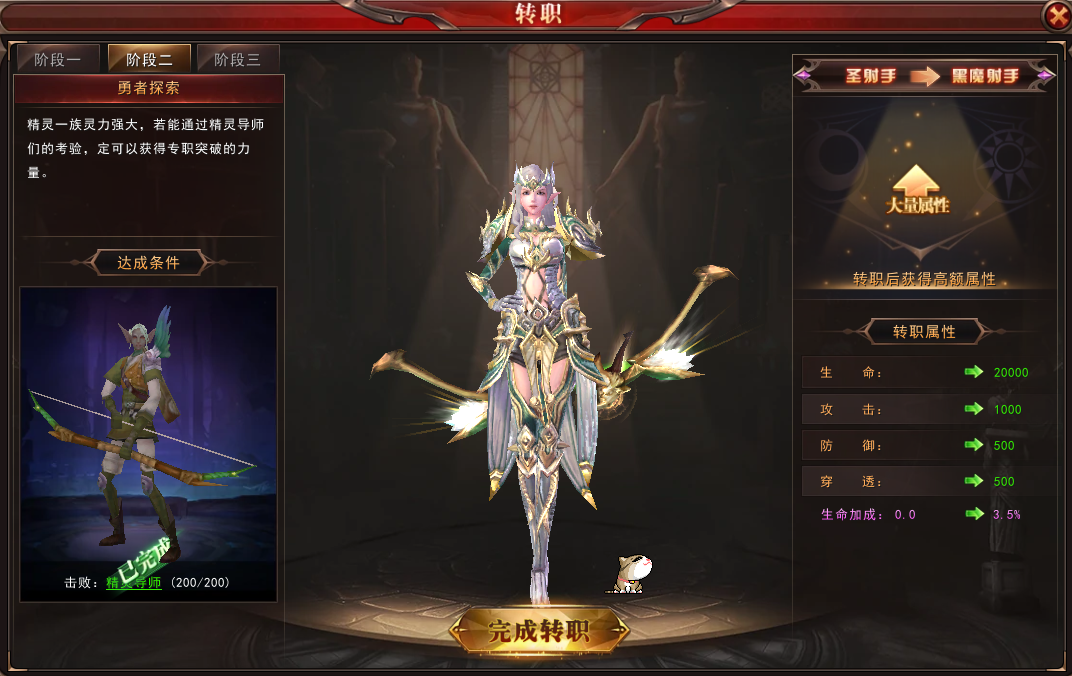Click the left arrow beside 圣射手
This screenshot has height=676, width=1072.
802,75
